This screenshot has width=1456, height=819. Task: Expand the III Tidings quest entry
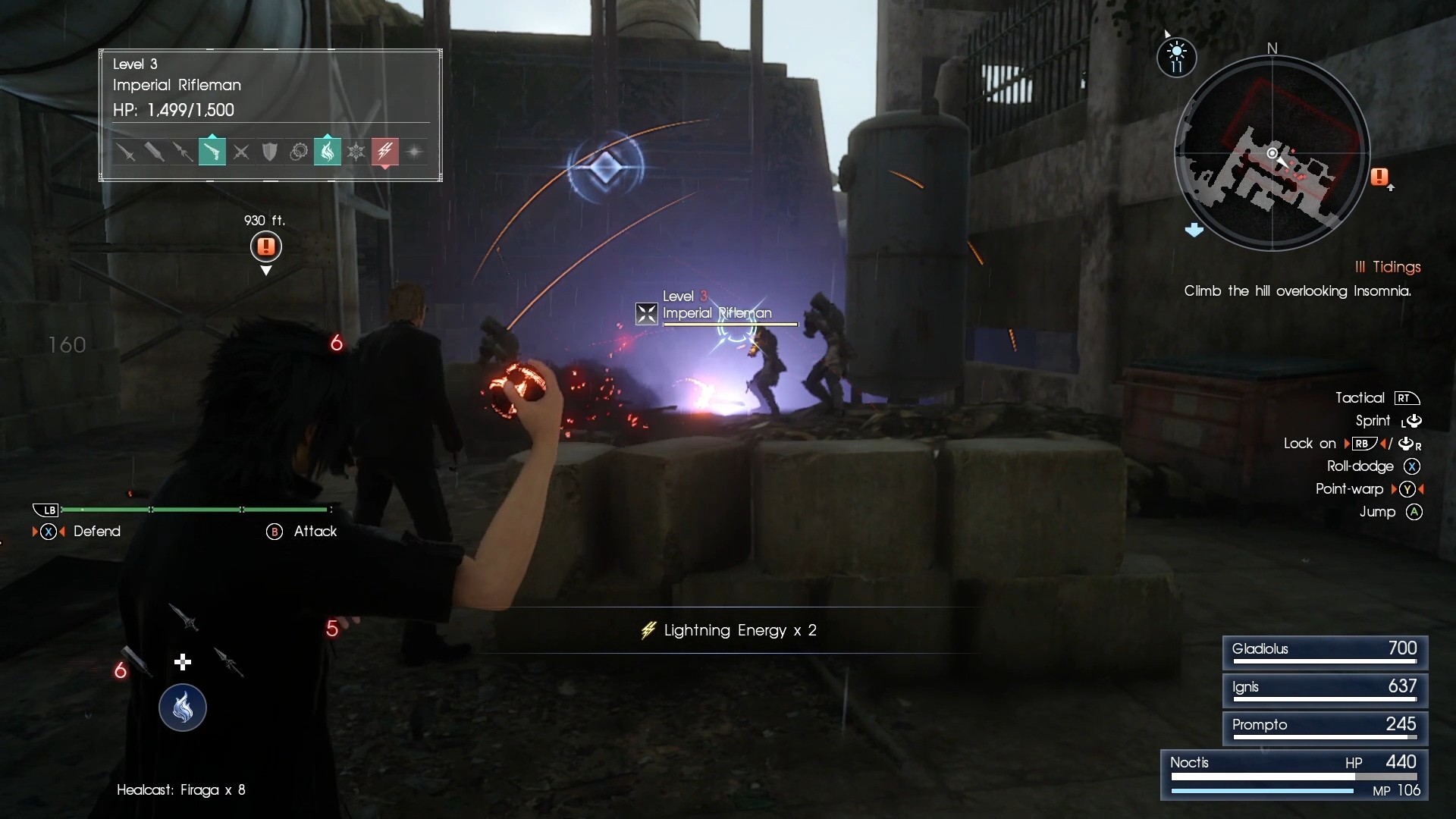[1388, 267]
